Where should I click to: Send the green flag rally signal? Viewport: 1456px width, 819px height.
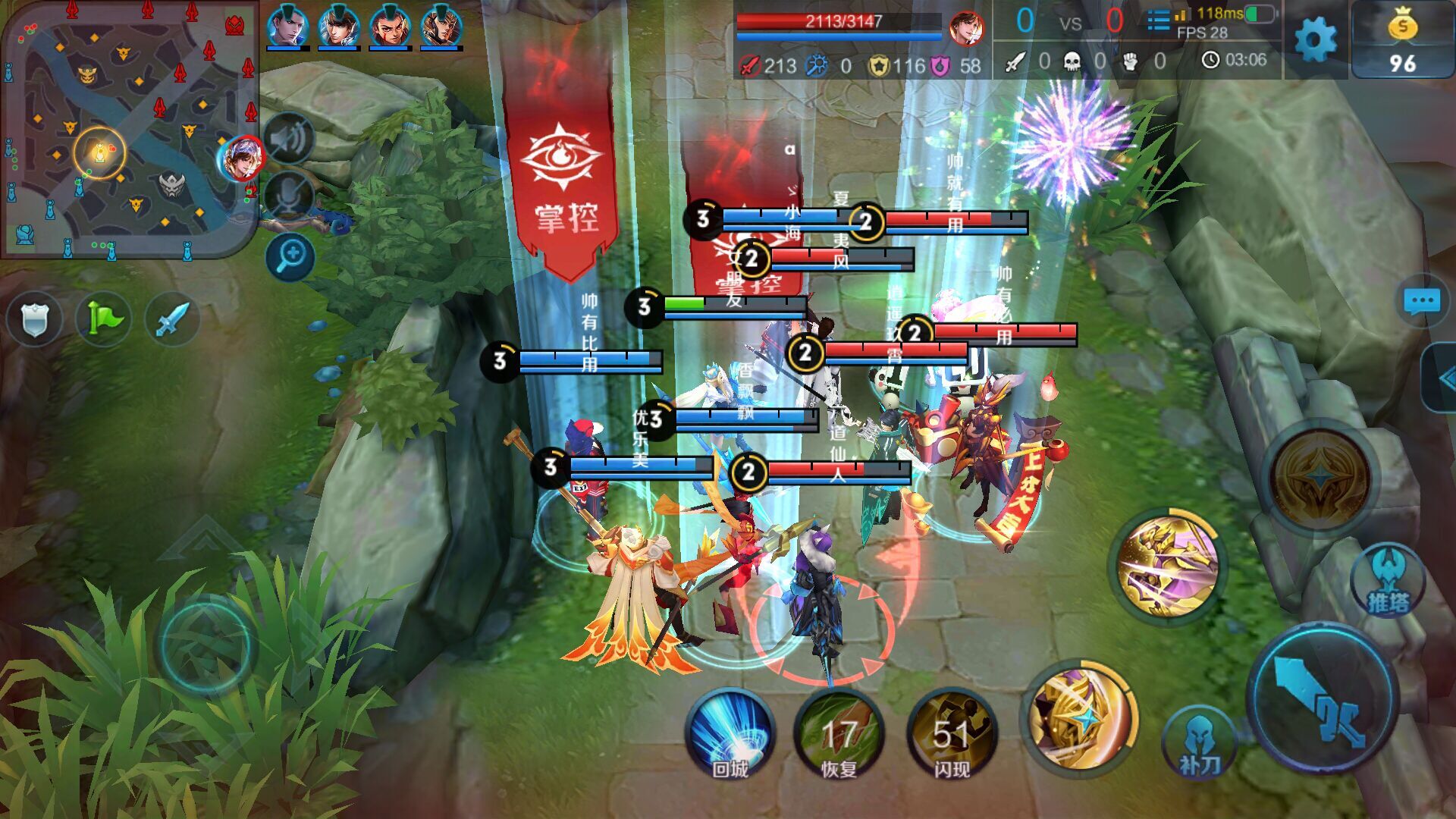(104, 318)
